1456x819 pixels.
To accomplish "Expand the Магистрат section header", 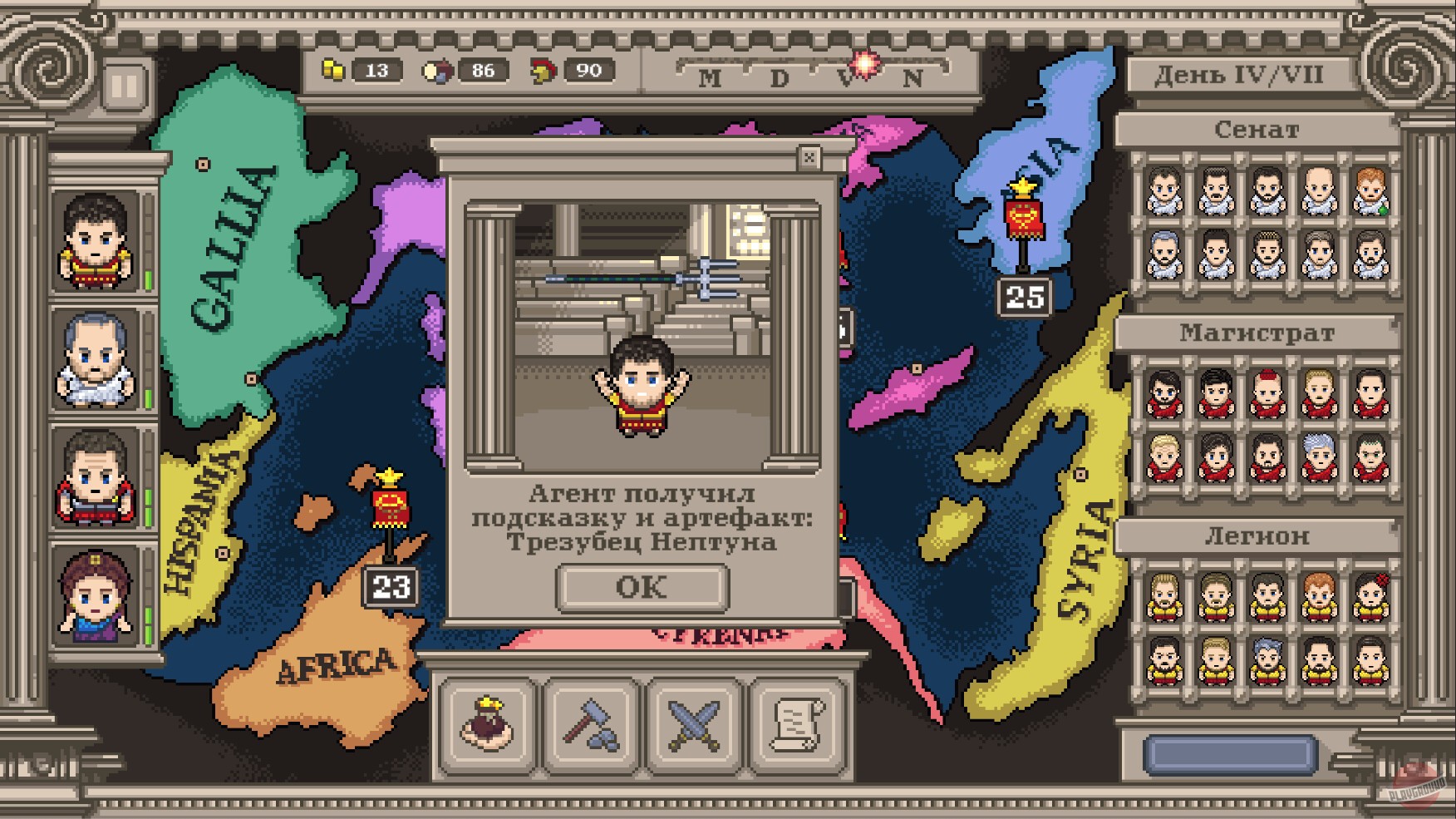I will [1257, 333].
